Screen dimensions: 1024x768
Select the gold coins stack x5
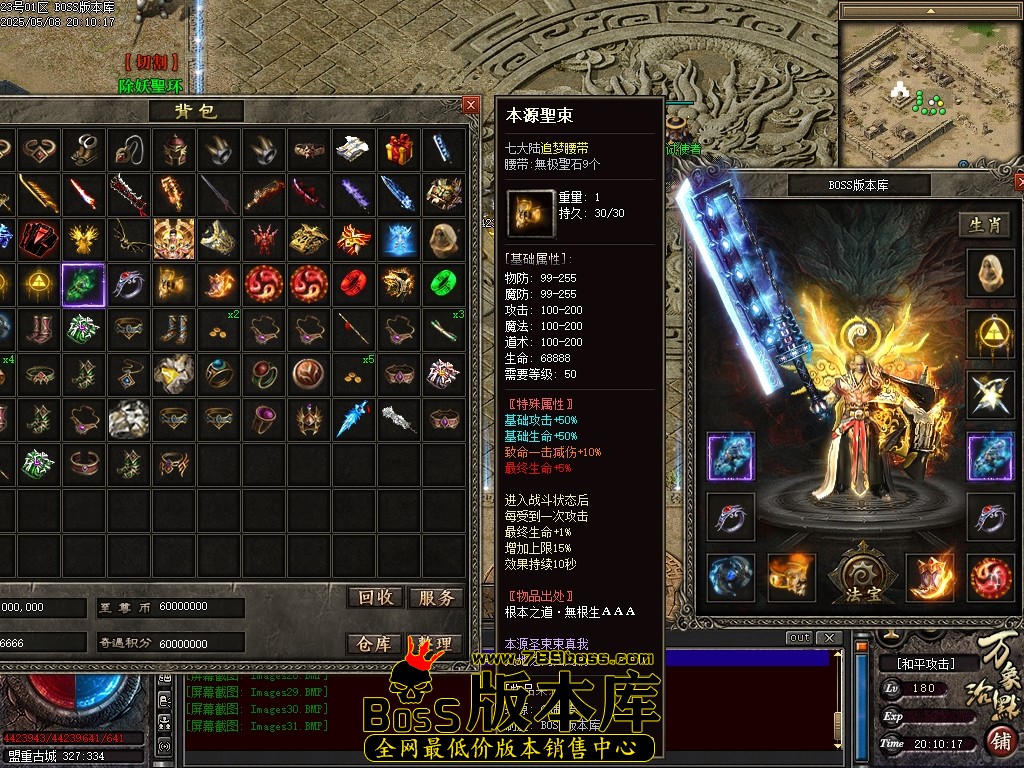click(354, 373)
